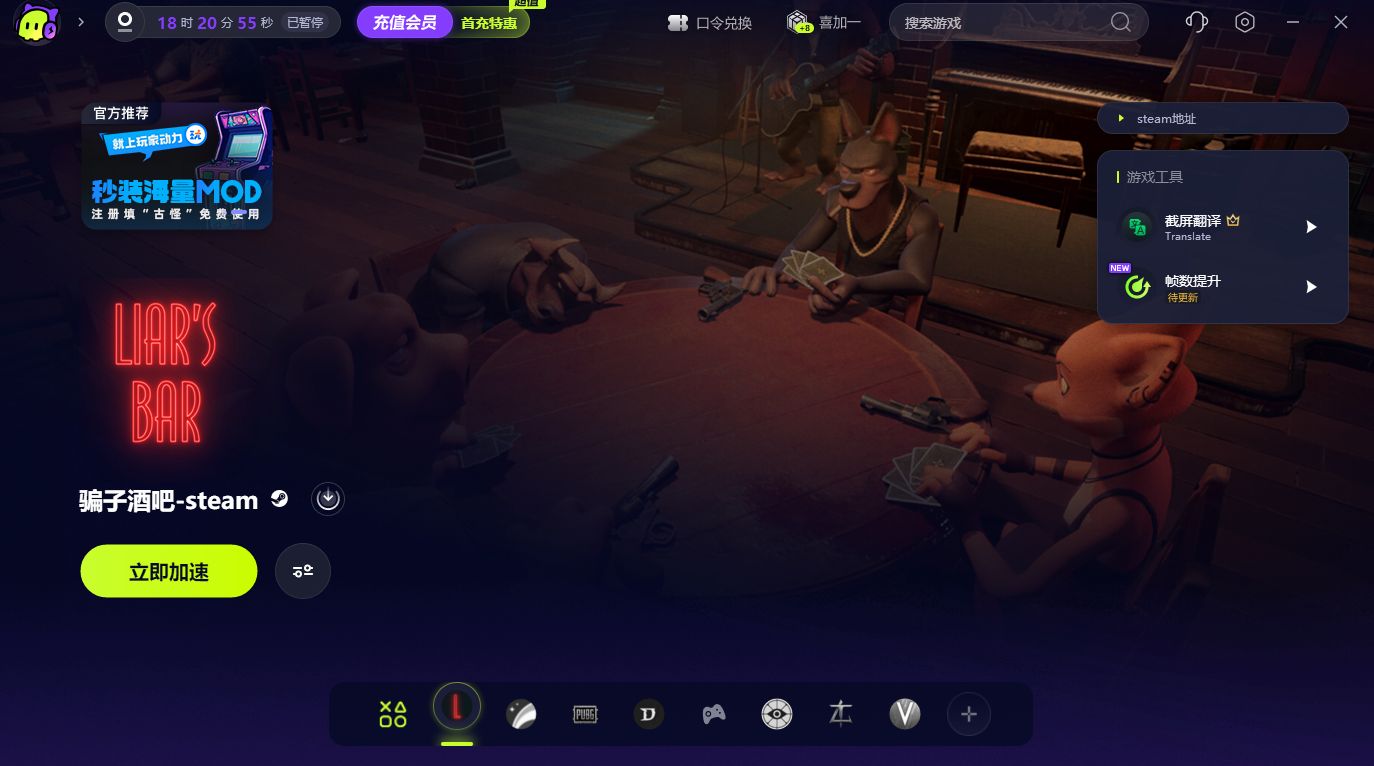Open the 口令兑换 code redemption
Viewport: 1374px width, 766px height.
coord(710,22)
